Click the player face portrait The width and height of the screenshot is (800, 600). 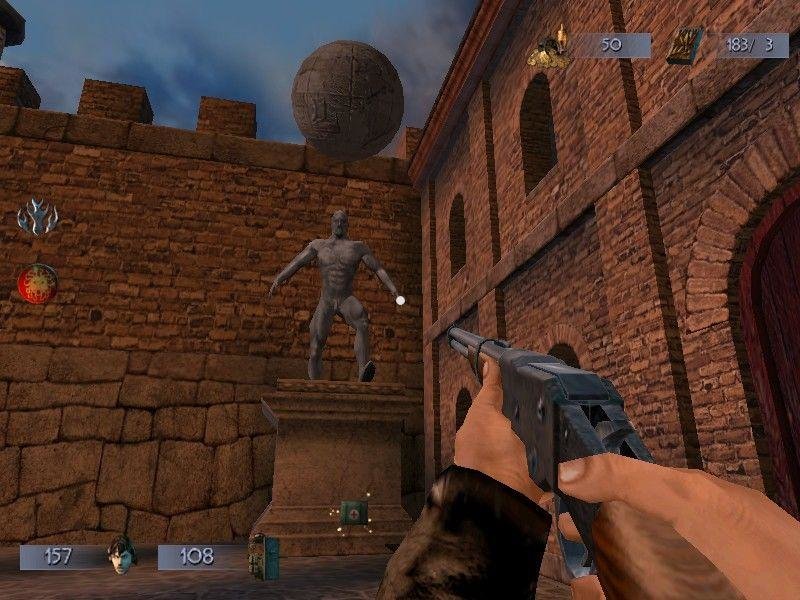pos(122,555)
